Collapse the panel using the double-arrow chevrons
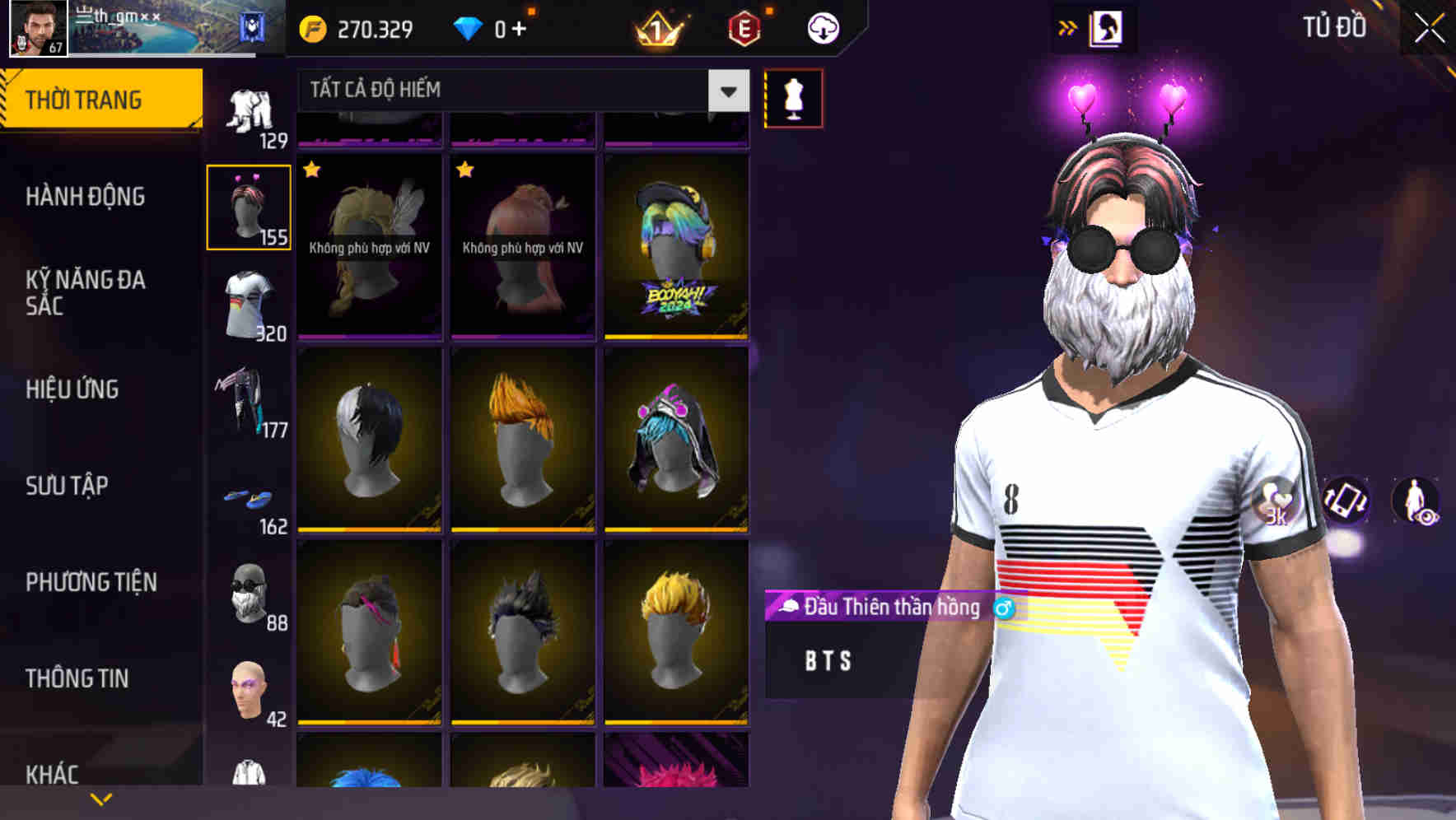 1068,26
